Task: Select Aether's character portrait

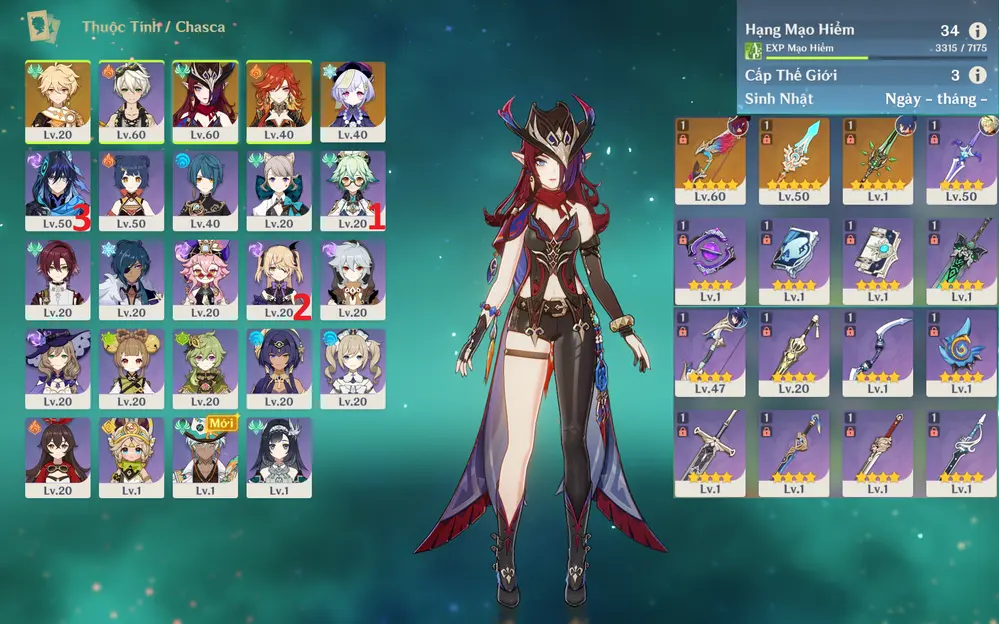Action: pyautogui.click(x=58, y=101)
